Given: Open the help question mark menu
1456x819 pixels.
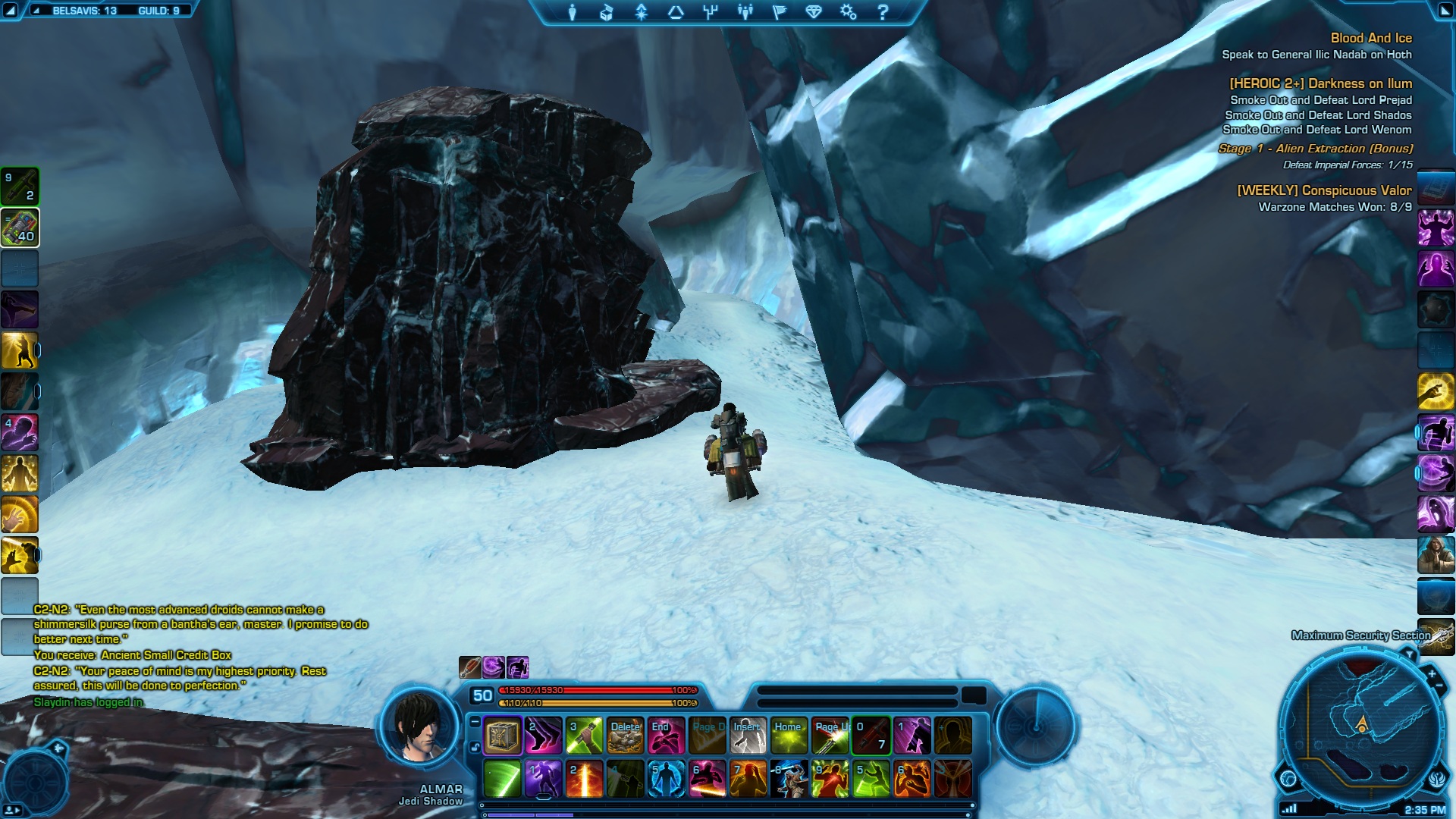Looking at the screenshot, I should tap(882, 12).
